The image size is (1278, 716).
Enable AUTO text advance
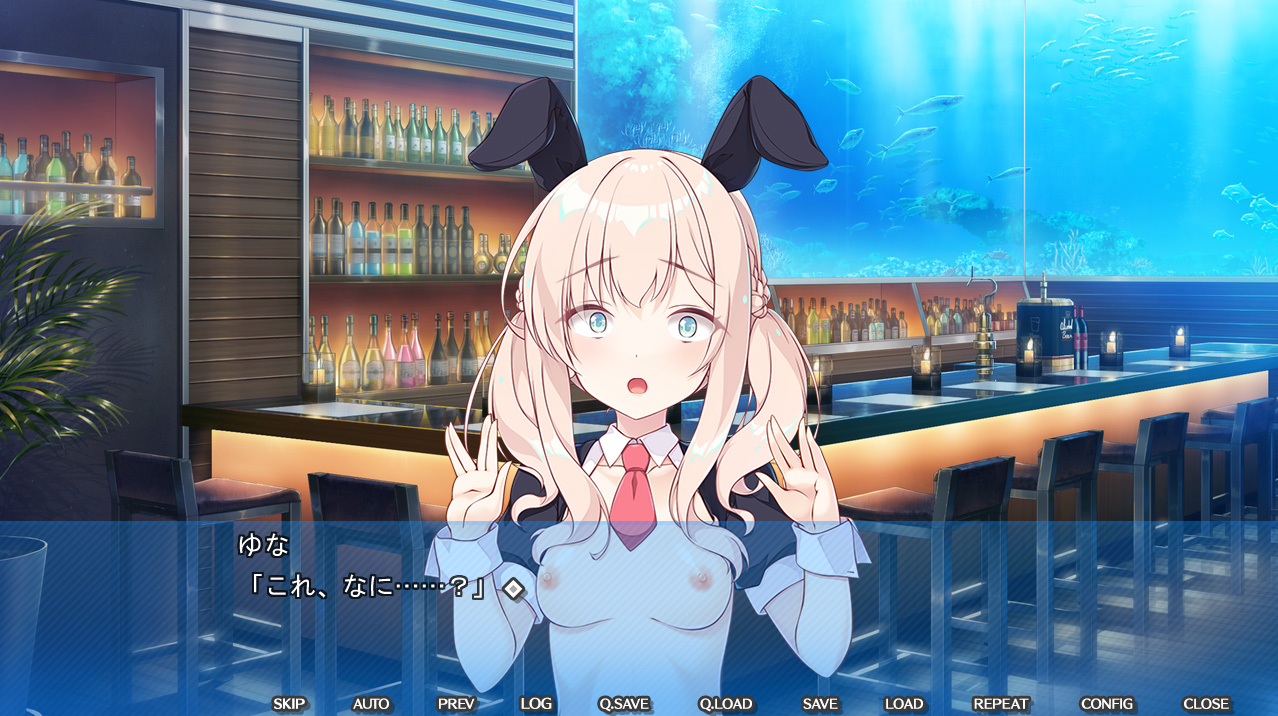click(x=371, y=704)
